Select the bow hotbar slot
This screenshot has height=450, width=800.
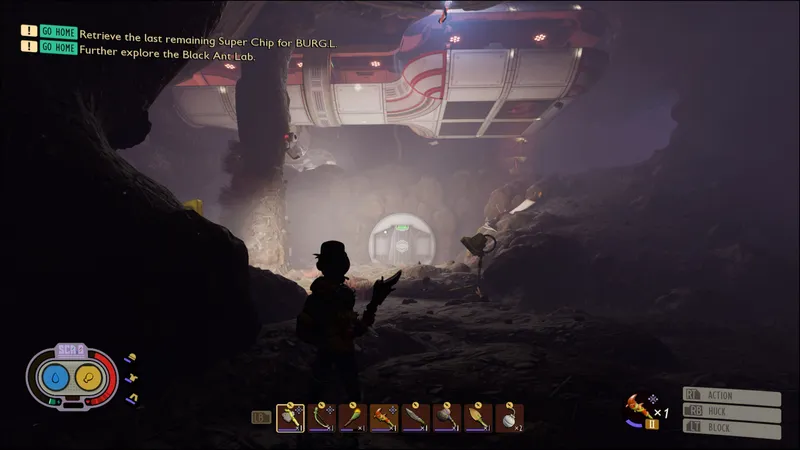click(x=322, y=418)
